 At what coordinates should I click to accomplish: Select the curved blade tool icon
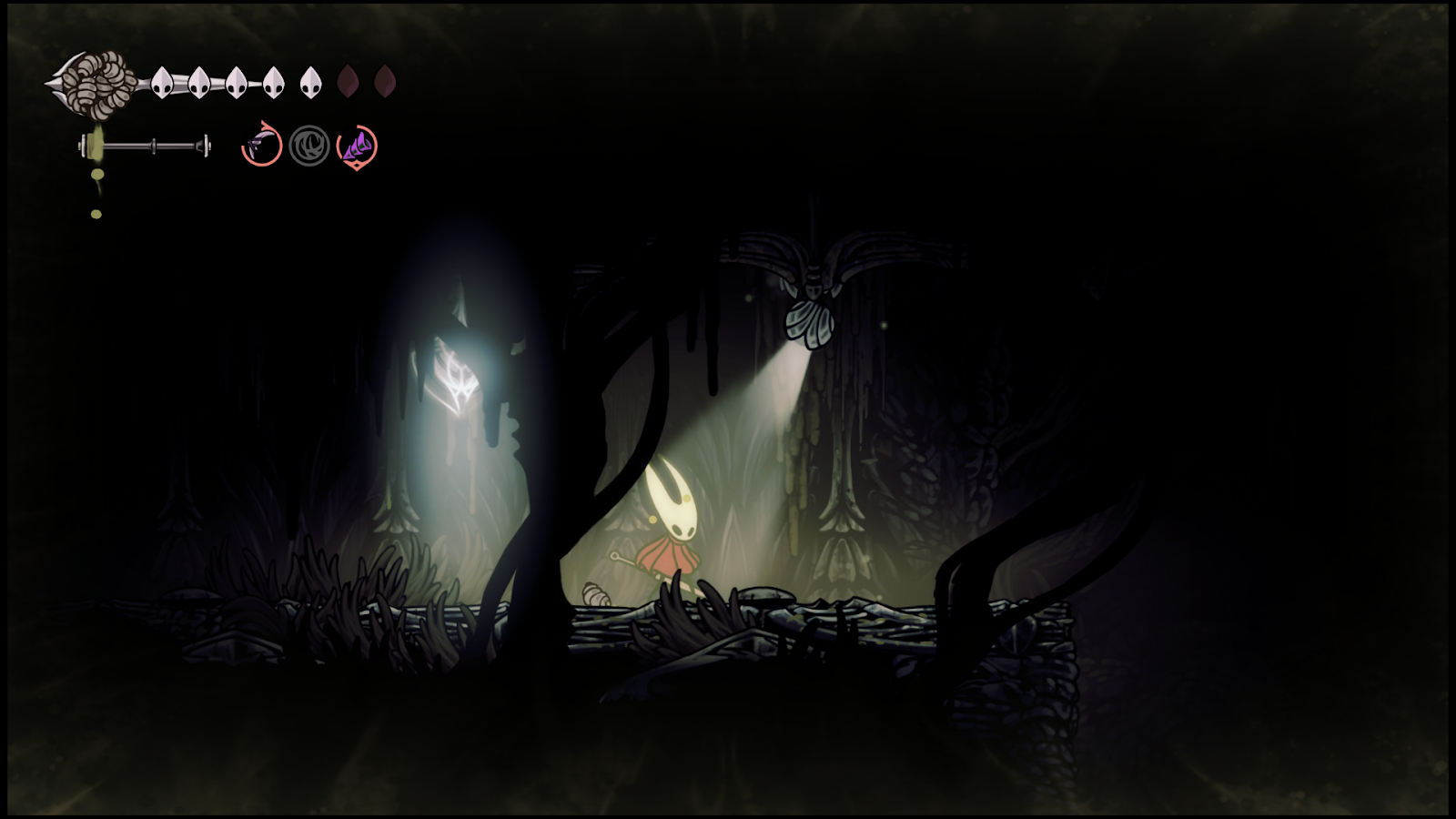click(261, 145)
